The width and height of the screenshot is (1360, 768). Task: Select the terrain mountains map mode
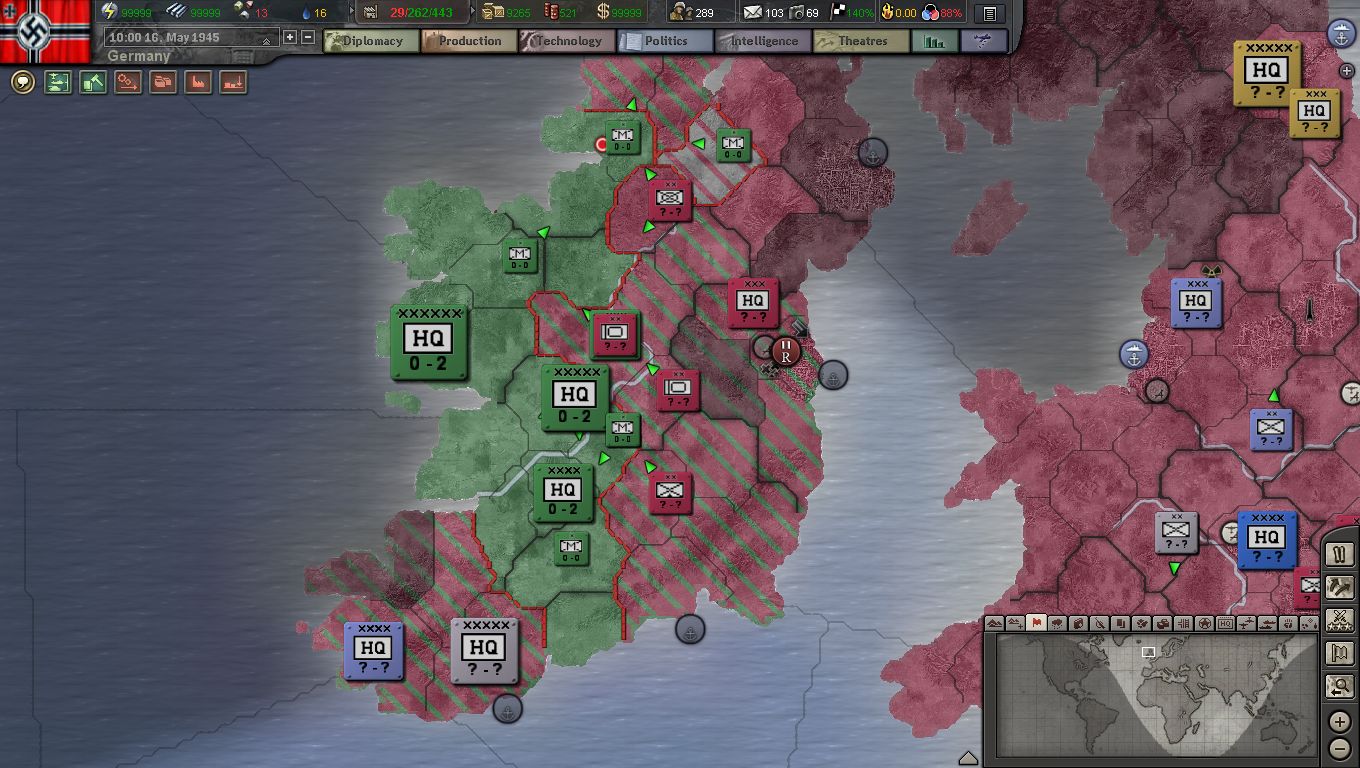click(995, 623)
